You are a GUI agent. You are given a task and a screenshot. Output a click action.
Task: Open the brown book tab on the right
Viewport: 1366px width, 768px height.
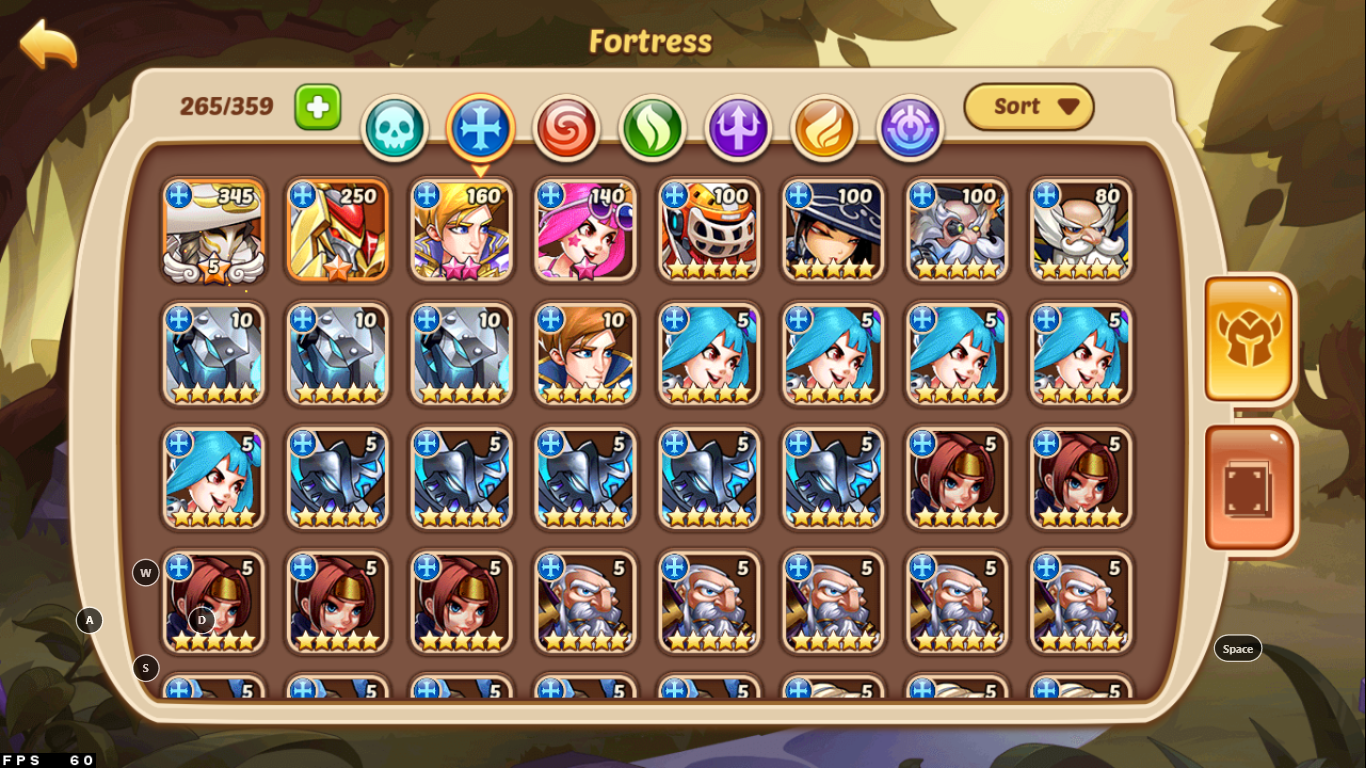coord(1248,489)
